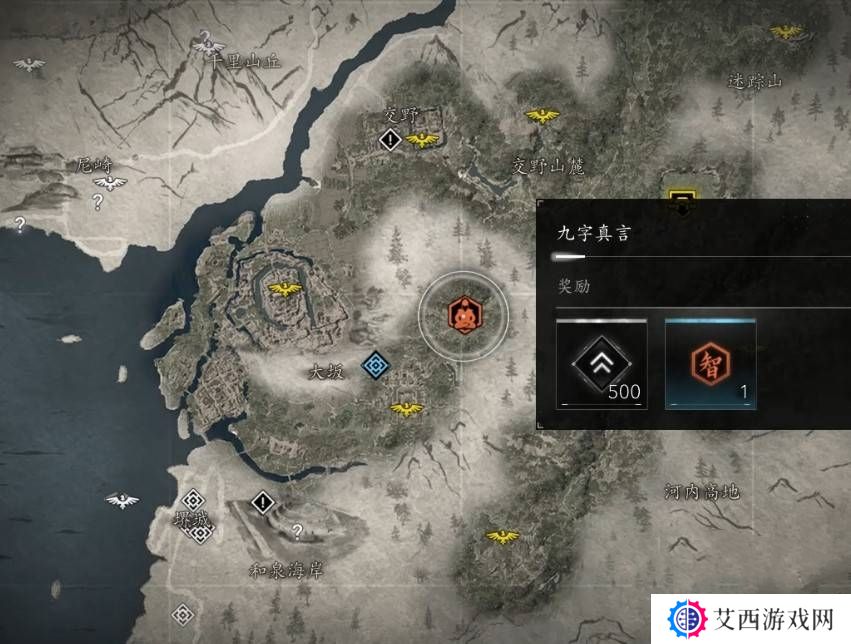Select the white viewpoint over the sea
Image resolution: width=851 pixels, height=644 pixels.
pyautogui.click(x=122, y=500)
